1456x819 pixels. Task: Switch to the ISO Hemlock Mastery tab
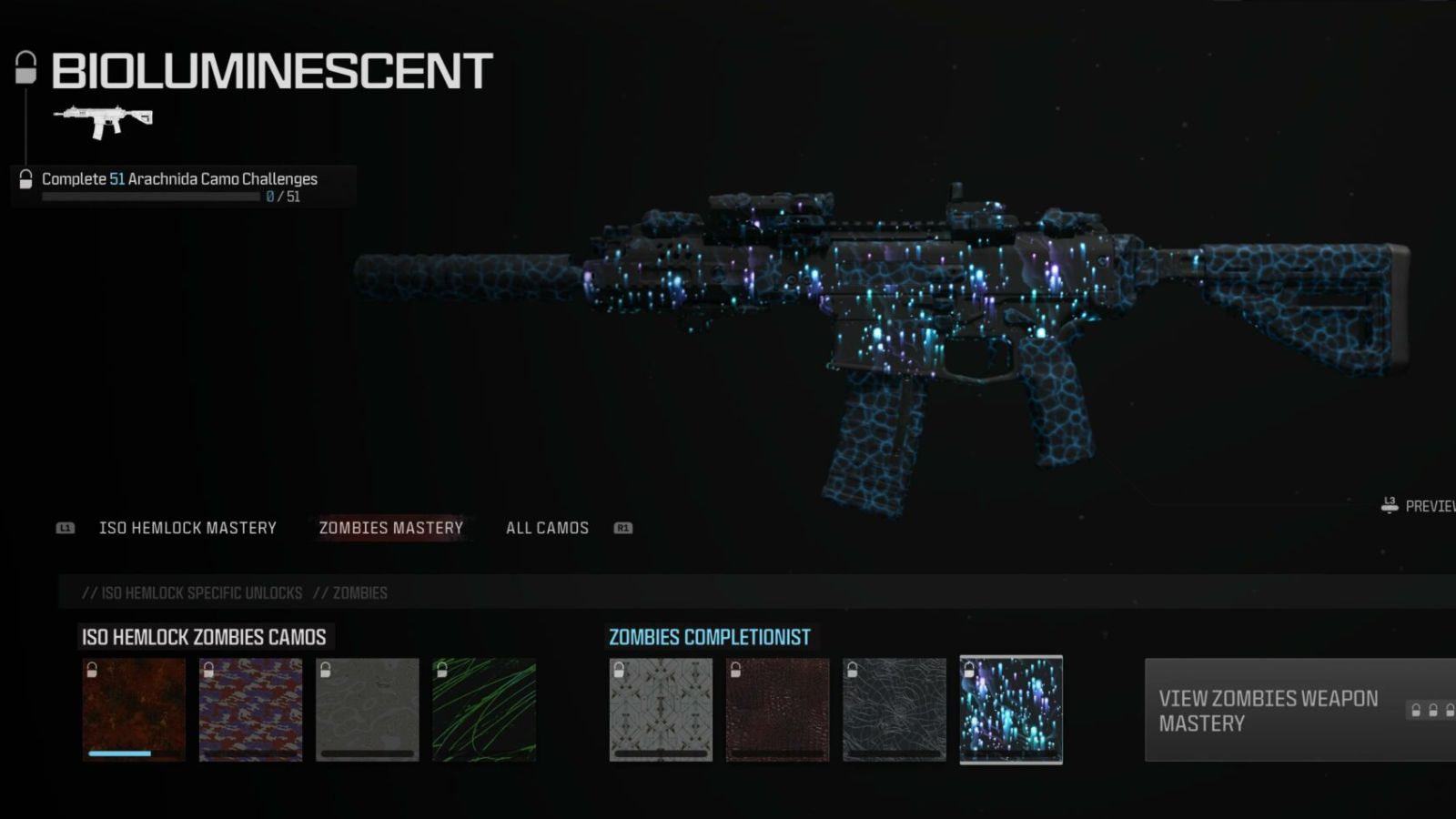[187, 528]
